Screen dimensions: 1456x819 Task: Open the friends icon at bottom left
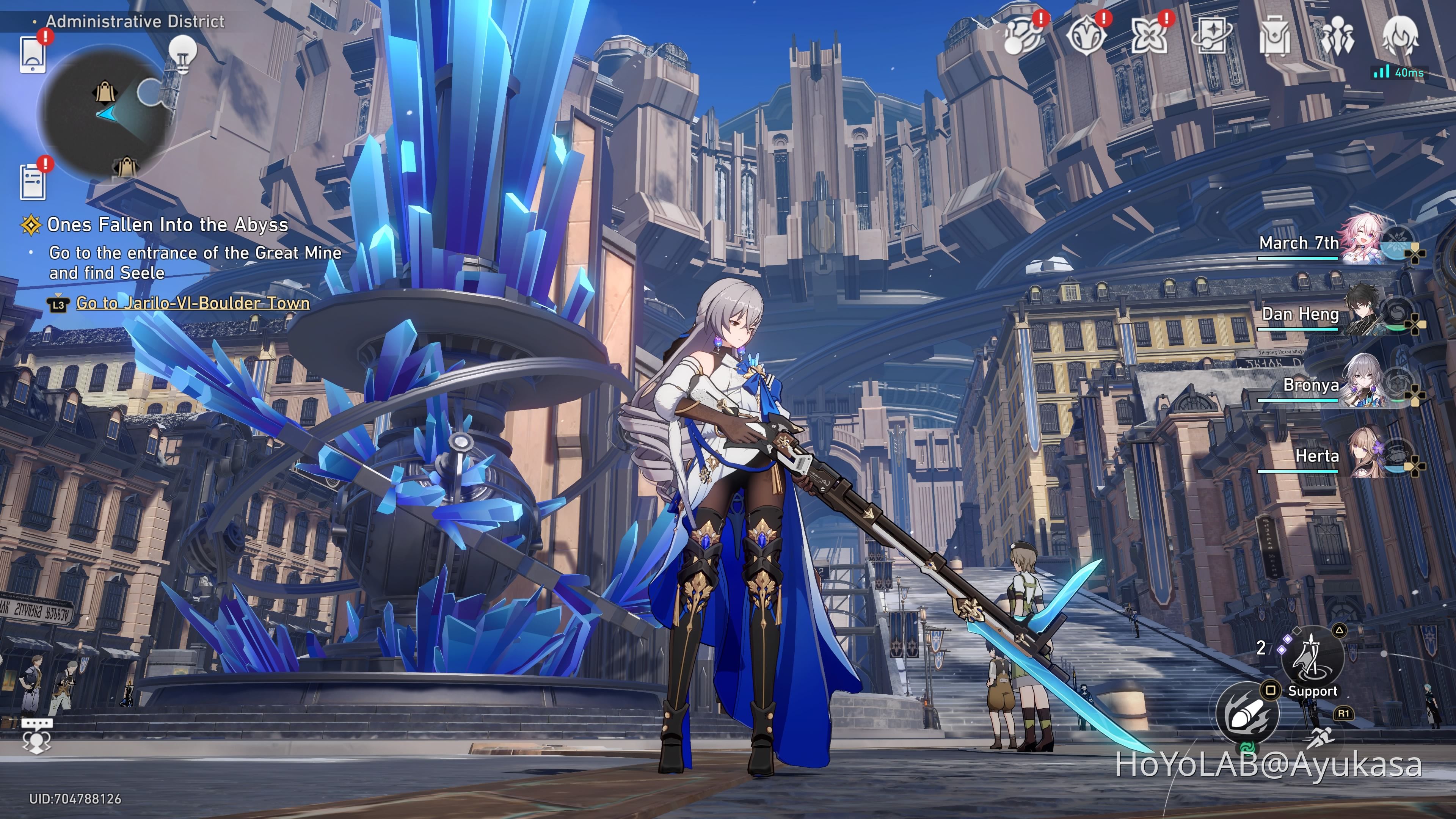[x=37, y=743]
